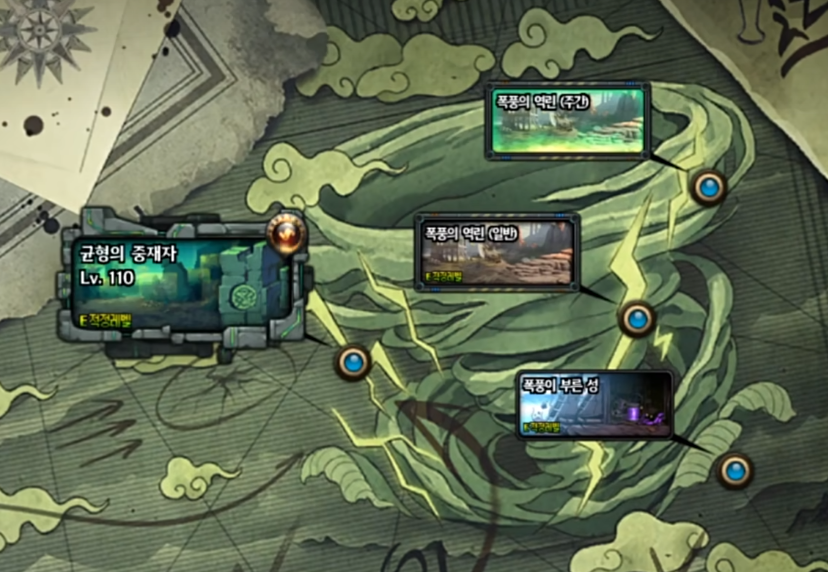This screenshot has height=572, width=828.
Task: Open the 폭풍의 역린 (일반) dungeon card
Action: click(x=497, y=253)
